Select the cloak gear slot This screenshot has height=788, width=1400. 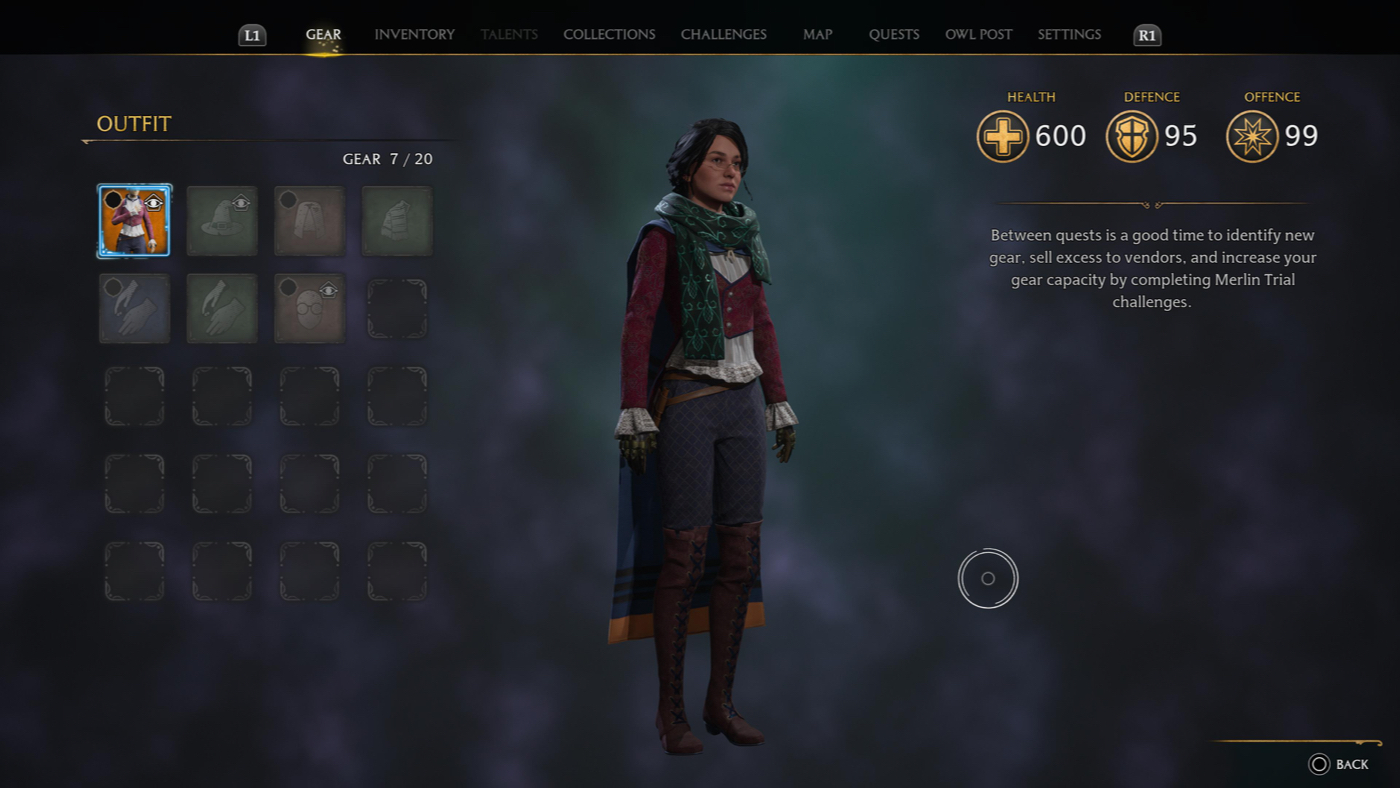(x=309, y=221)
